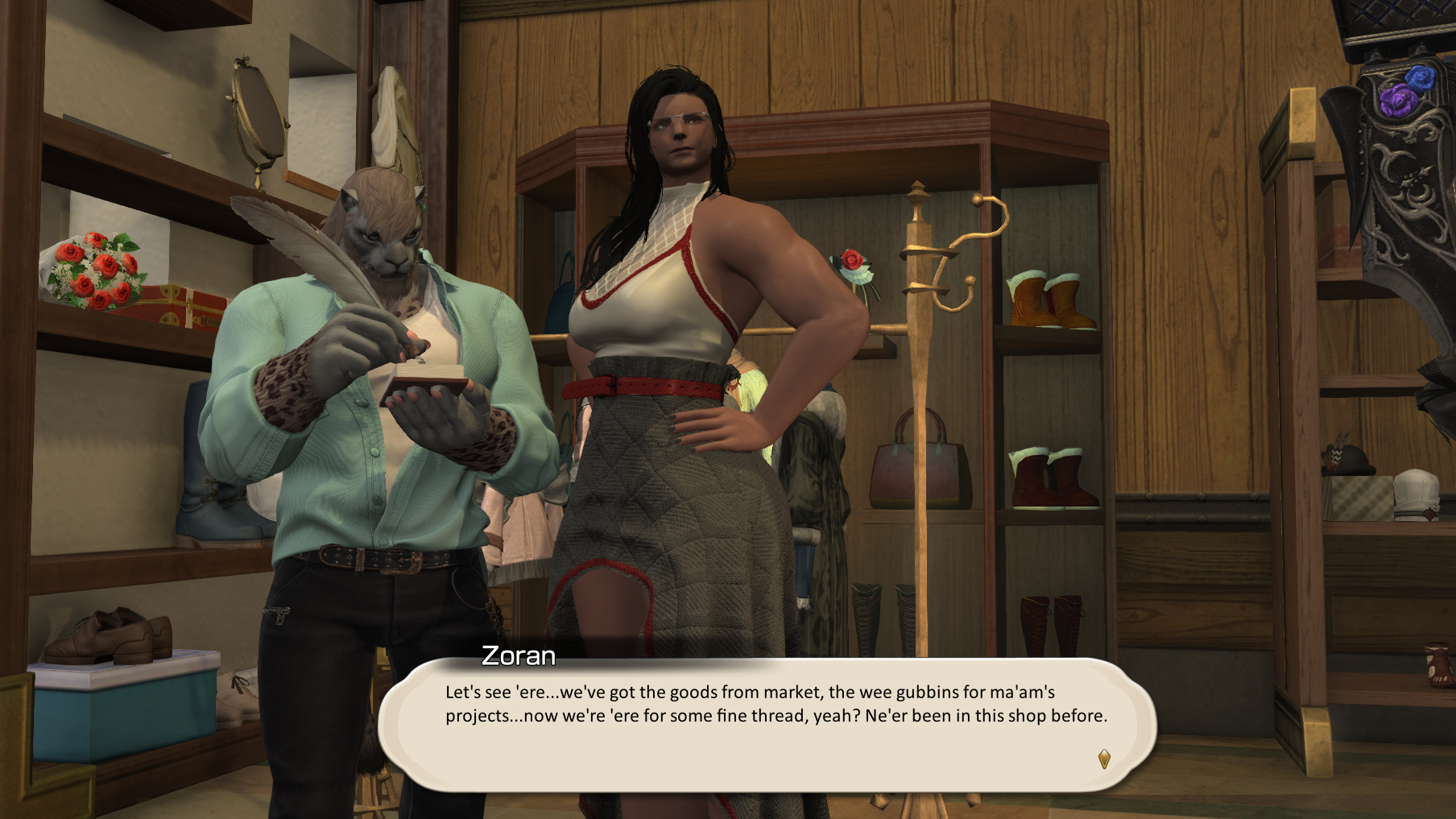The height and width of the screenshot is (819, 1456).
Task: Advance dialogue with the golden arrow indicator
Action: [1104, 759]
